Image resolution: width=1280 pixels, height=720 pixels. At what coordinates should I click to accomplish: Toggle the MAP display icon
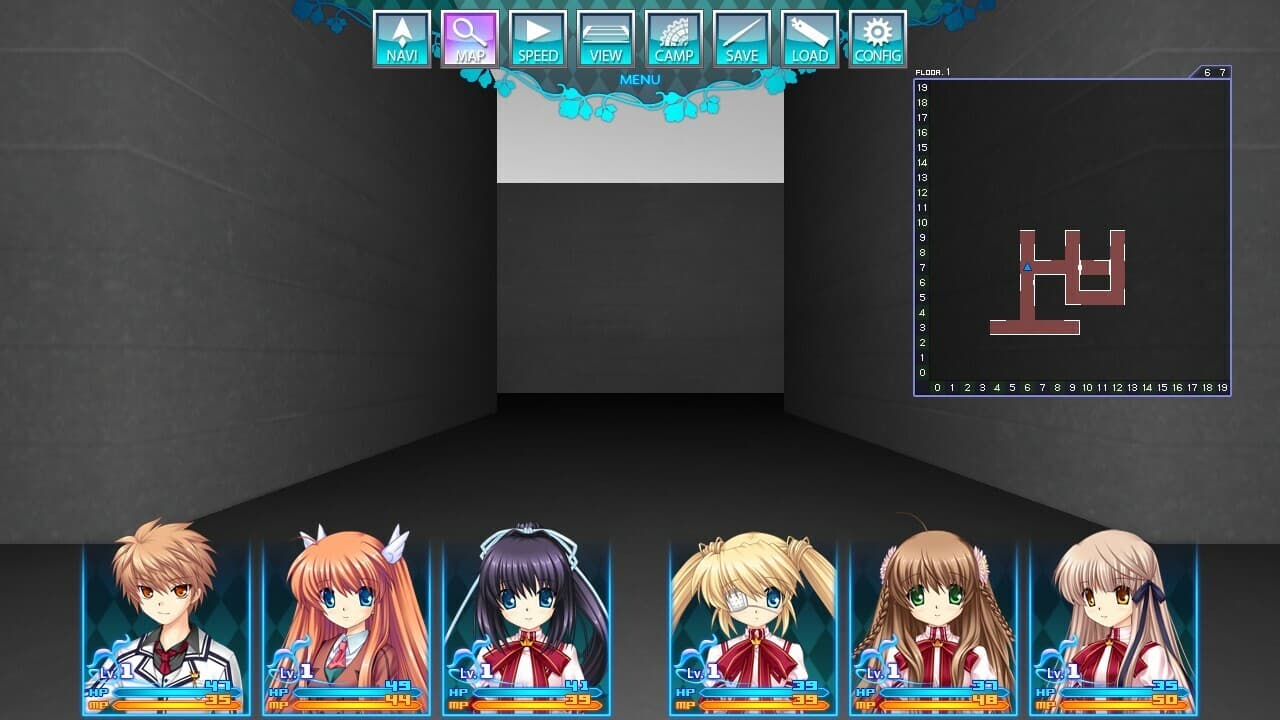point(469,38)
